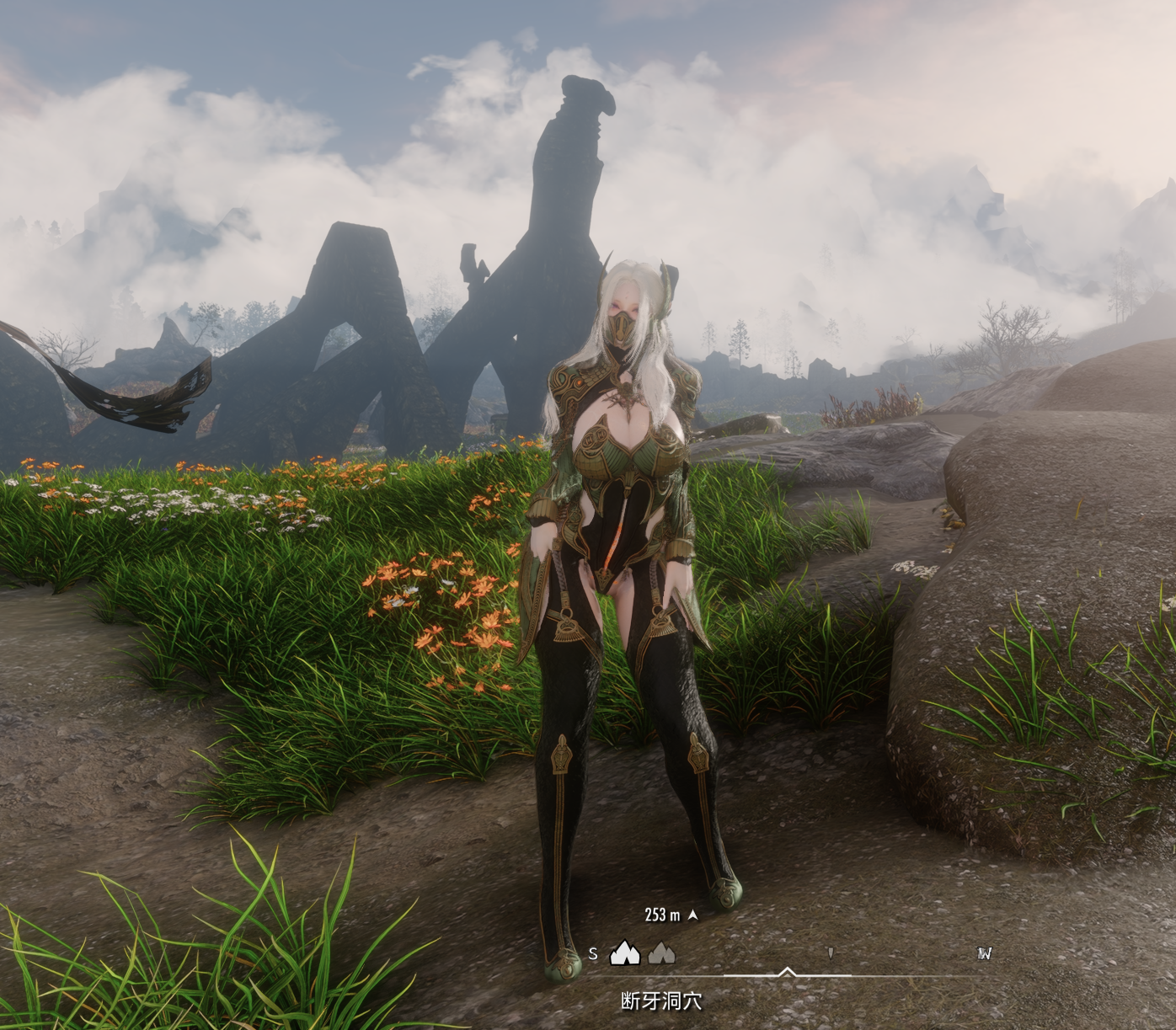
Task: Select the small arrow marker on the compass
Action: point(831,953)
